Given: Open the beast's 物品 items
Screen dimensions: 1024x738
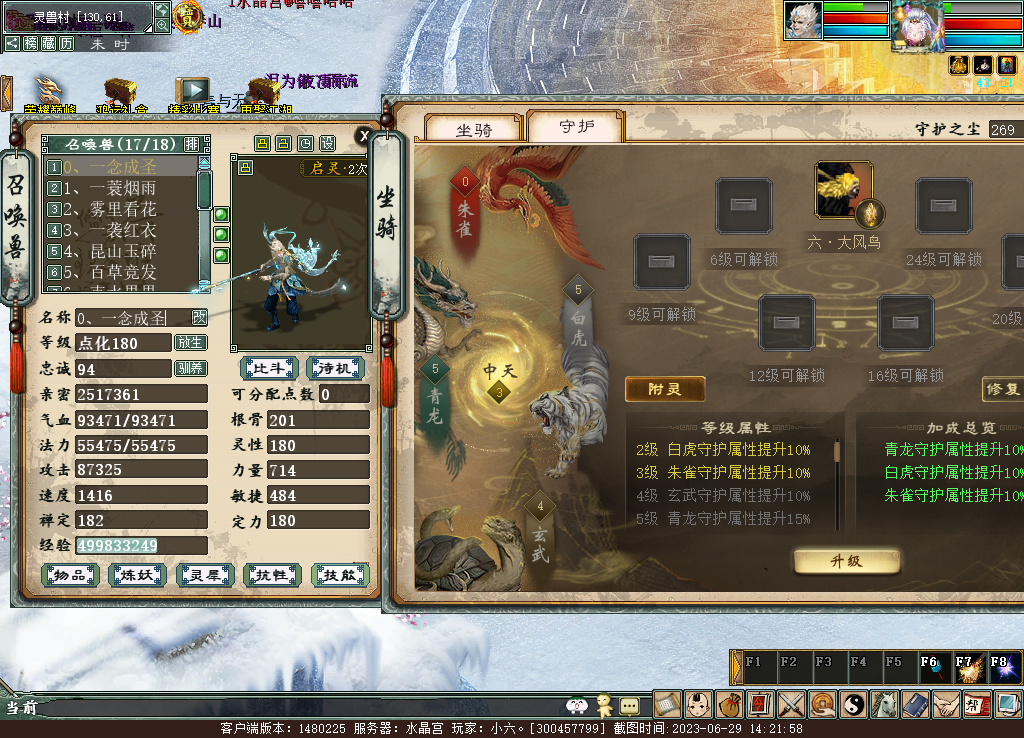Looking at the screenshot, I should tap(70, 575).
